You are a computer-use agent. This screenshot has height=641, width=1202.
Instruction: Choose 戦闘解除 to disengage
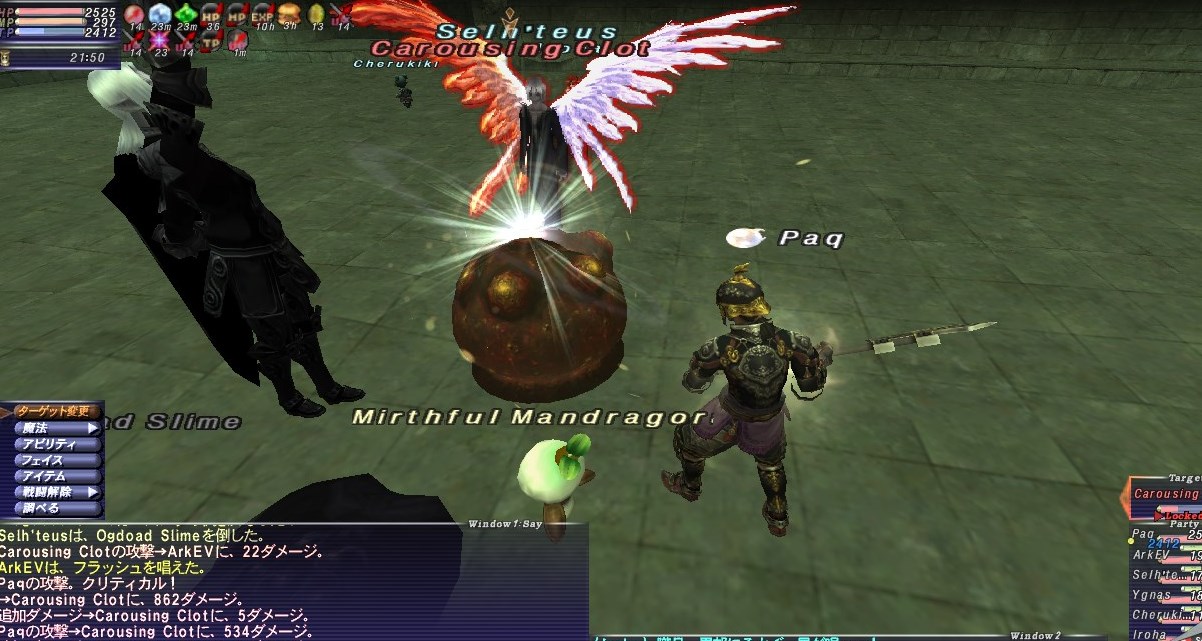pos(55,492)
